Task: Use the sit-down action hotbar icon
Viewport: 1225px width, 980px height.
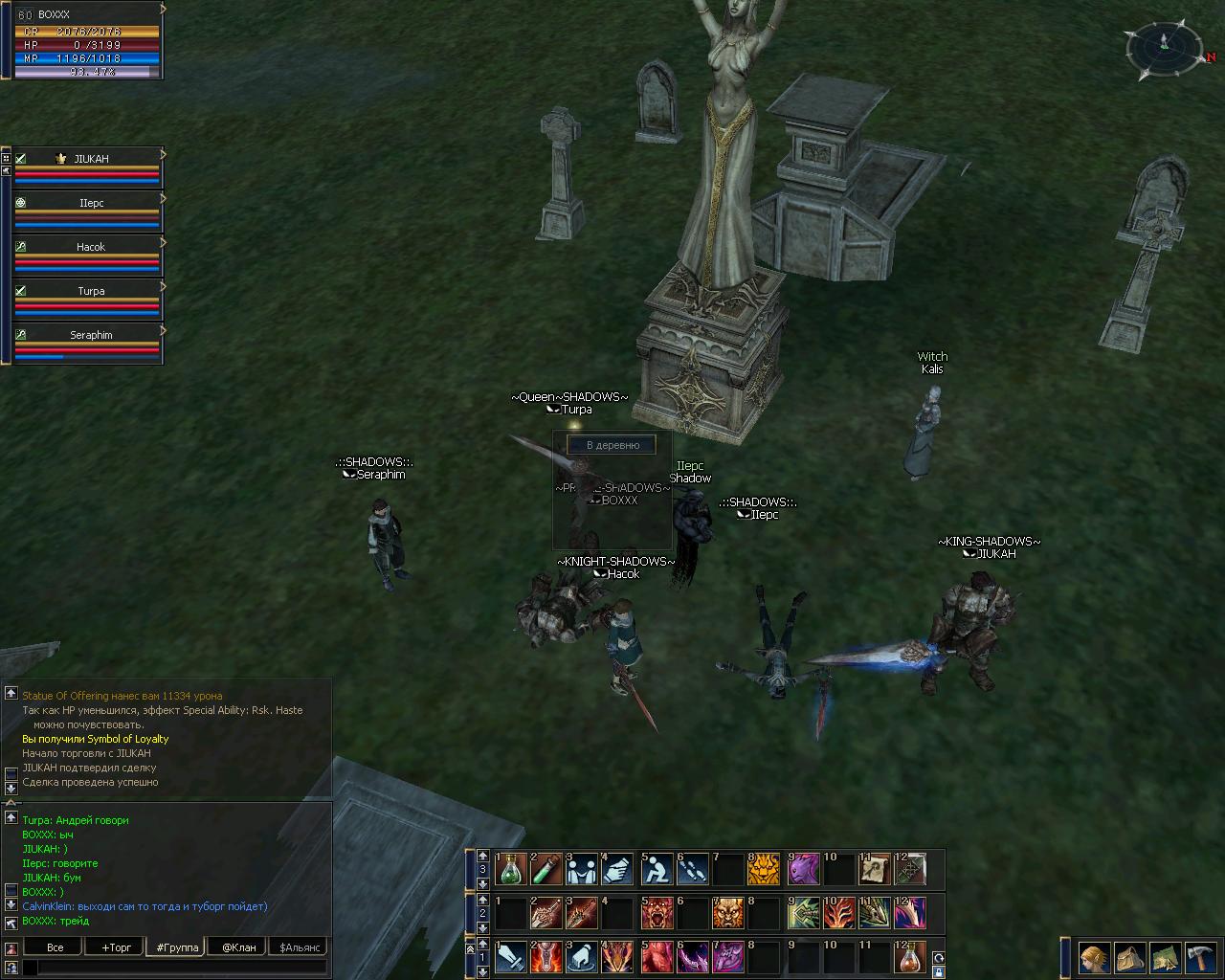Action: click(x=657, y=869)
